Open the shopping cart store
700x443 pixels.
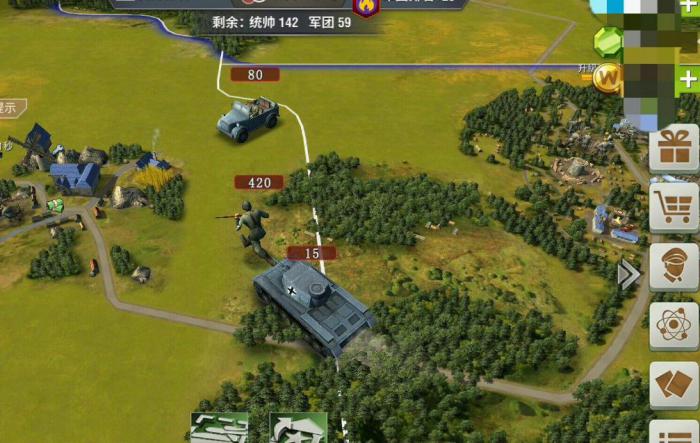pos(674,207)
